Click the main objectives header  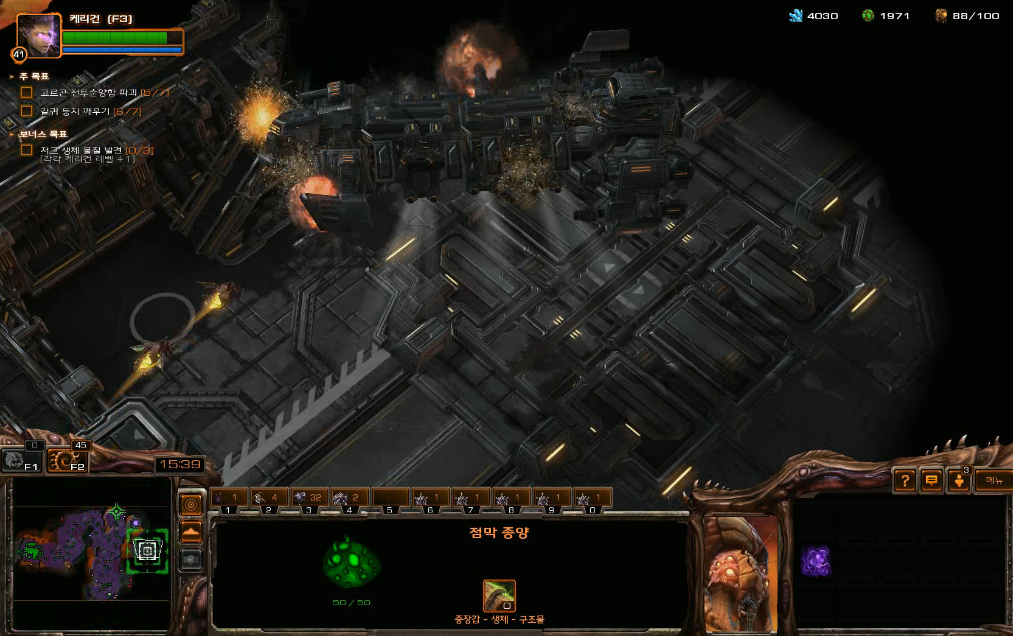point(34,76)
